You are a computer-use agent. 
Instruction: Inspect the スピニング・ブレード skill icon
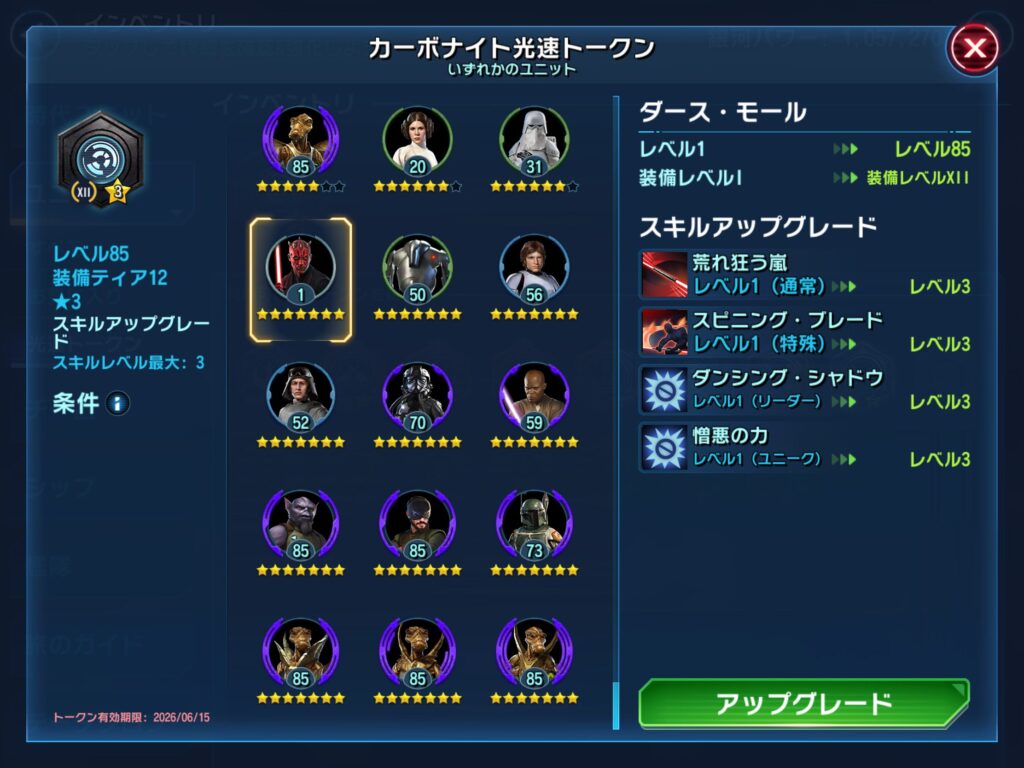(662, 332)
